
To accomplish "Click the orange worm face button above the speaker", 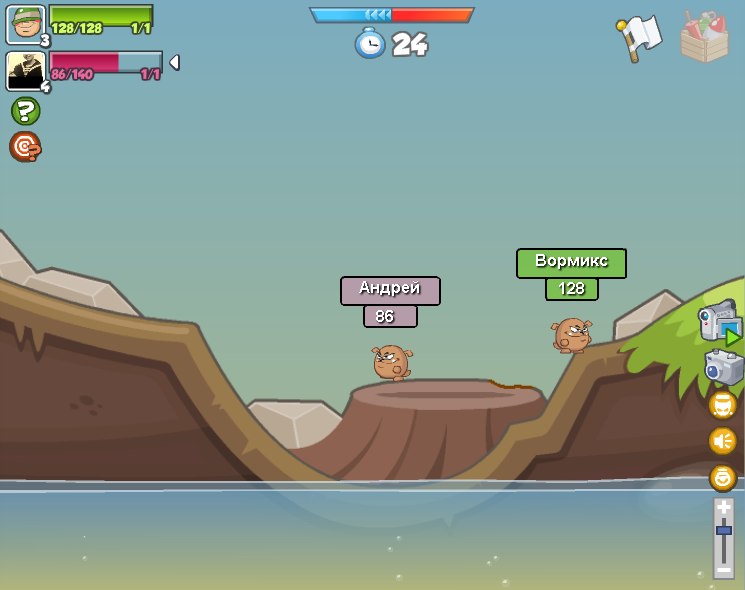I will tap(722, 405).
